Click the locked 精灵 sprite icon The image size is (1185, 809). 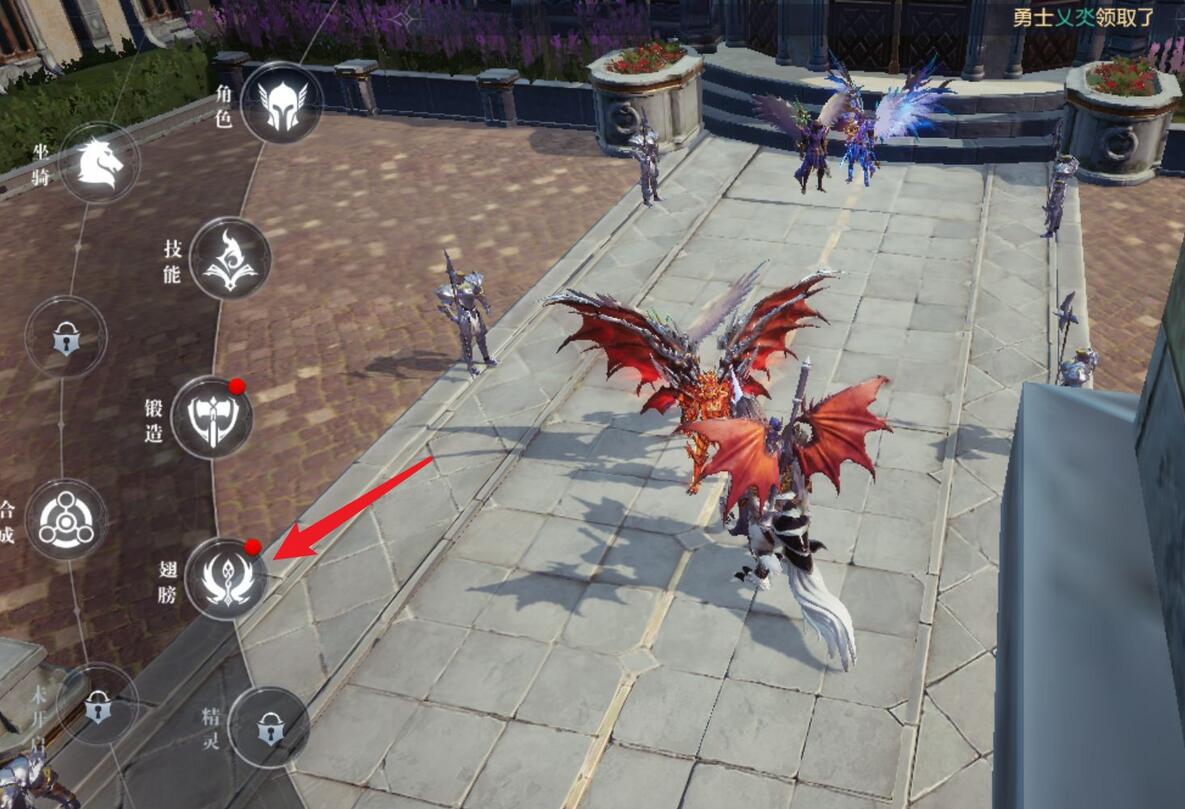point(268,727)
